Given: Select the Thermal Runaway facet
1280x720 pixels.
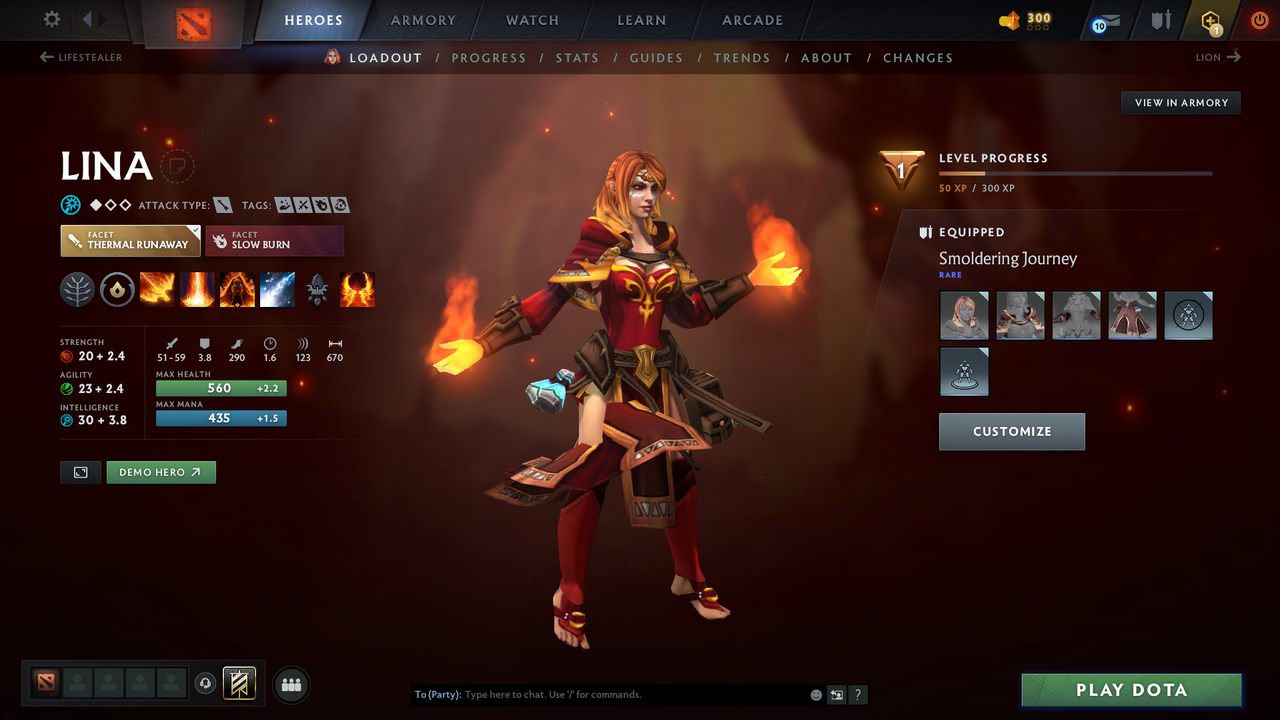Looking at the screenshot, I should pyautogui.click(x=130, y=240).
